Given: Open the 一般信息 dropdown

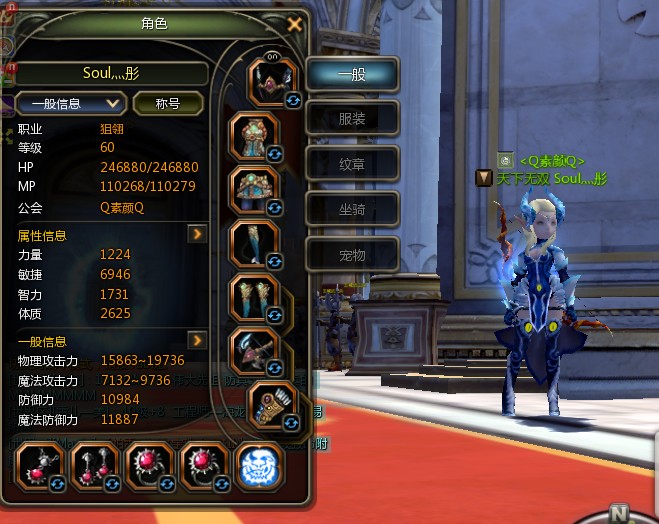Looking at the screenshot, I should pyautogui.click(x=71, y=103).
